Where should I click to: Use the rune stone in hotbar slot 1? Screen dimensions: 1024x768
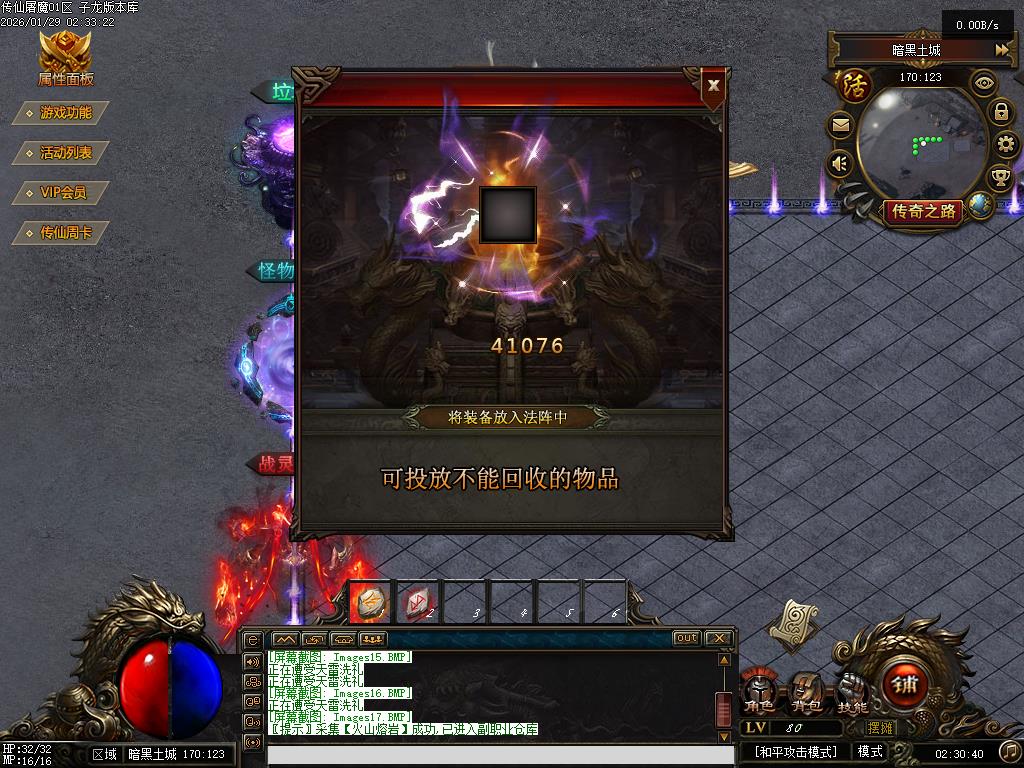click(371, 601)
